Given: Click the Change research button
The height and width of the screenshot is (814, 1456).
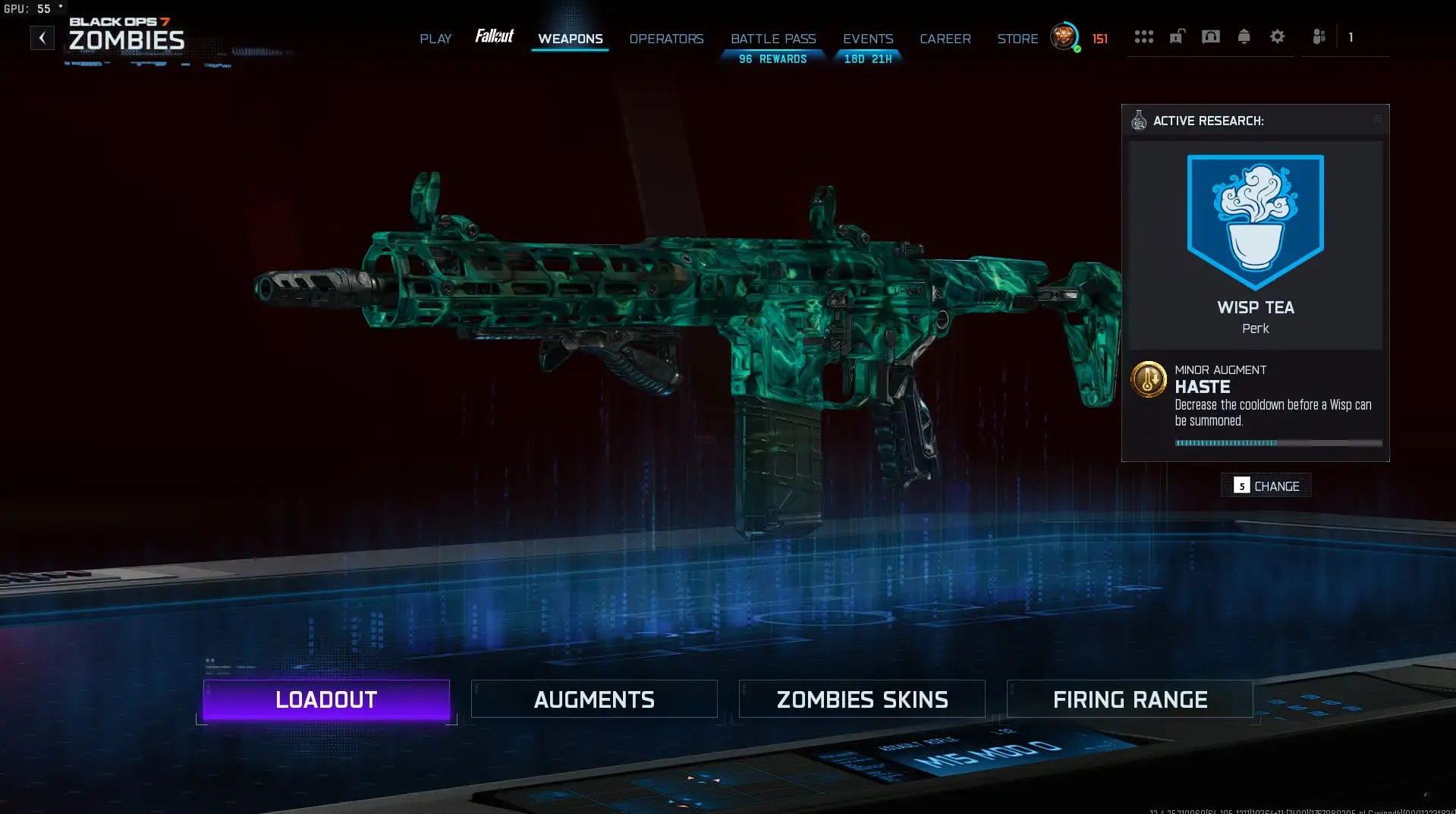Looking at the screenshot, I should point(1265,486).
